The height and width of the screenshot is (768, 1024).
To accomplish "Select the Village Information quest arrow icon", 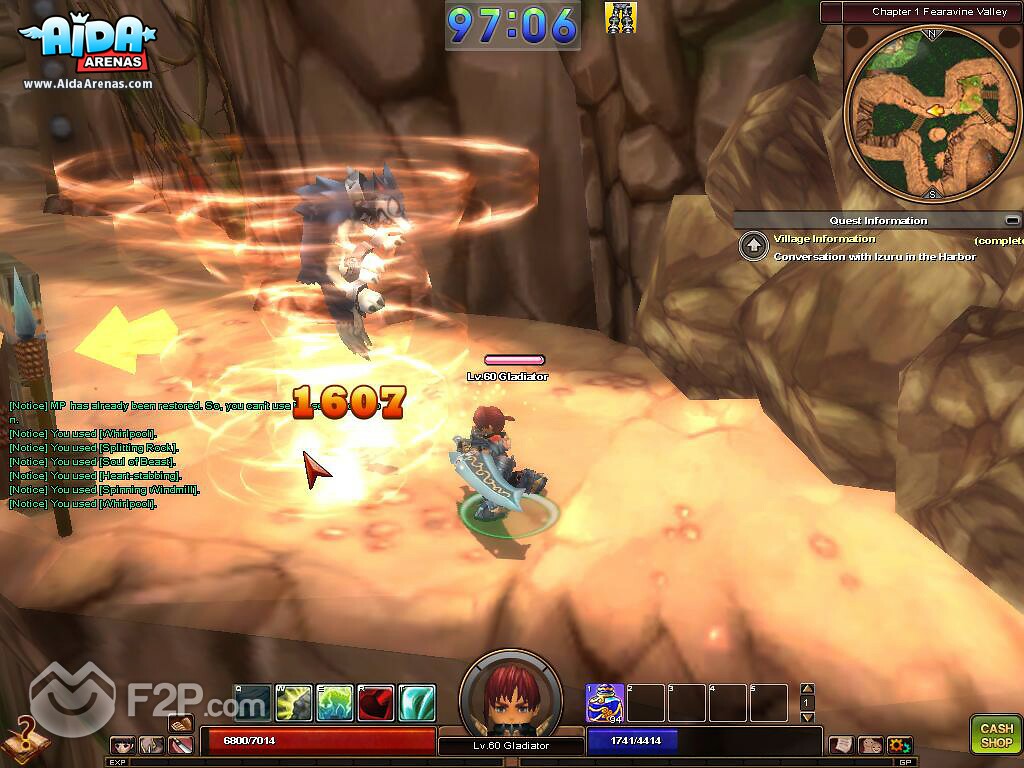I will click(753, 247).
